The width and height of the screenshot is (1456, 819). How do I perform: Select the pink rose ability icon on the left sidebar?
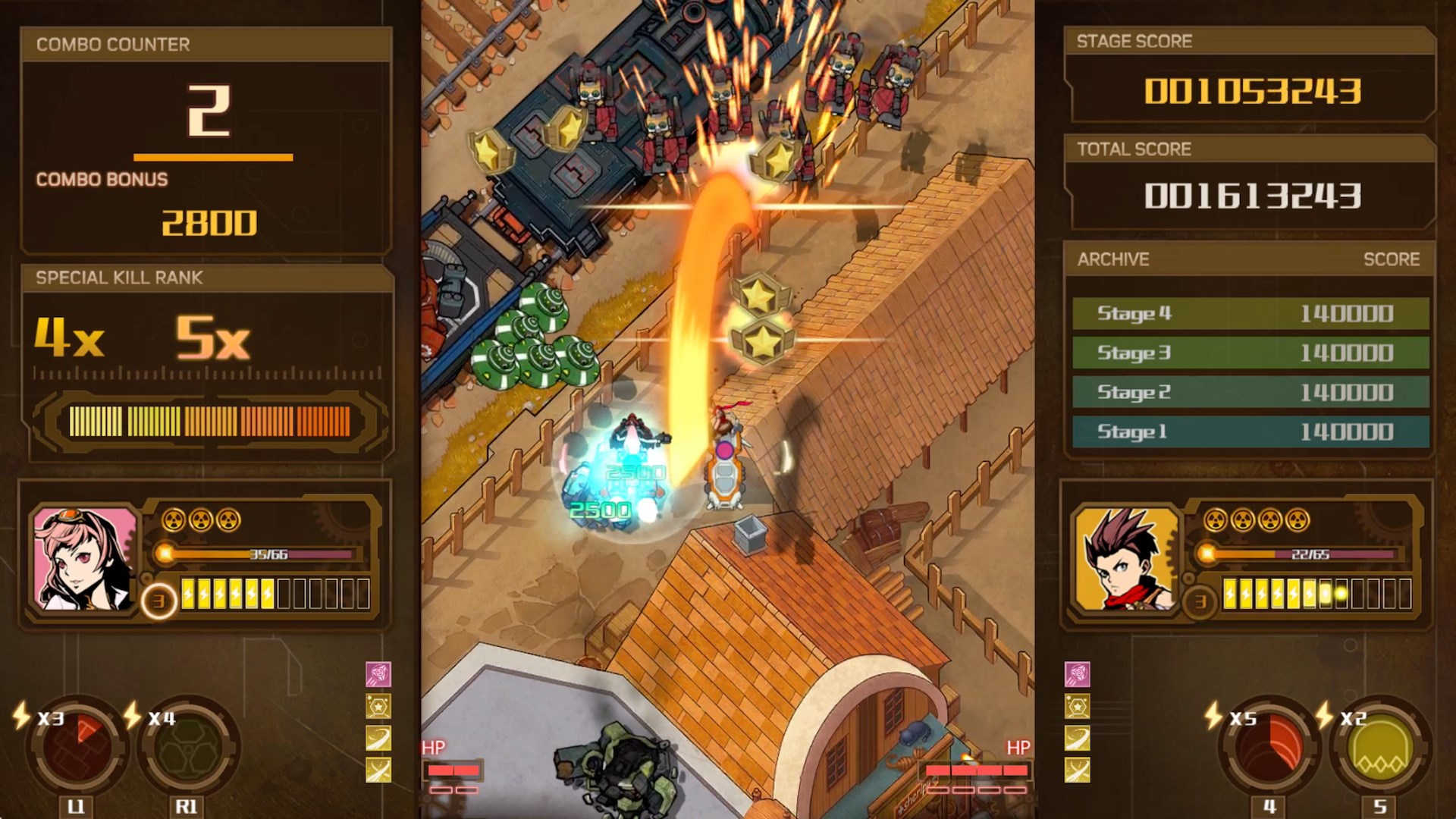pos(378,674)
